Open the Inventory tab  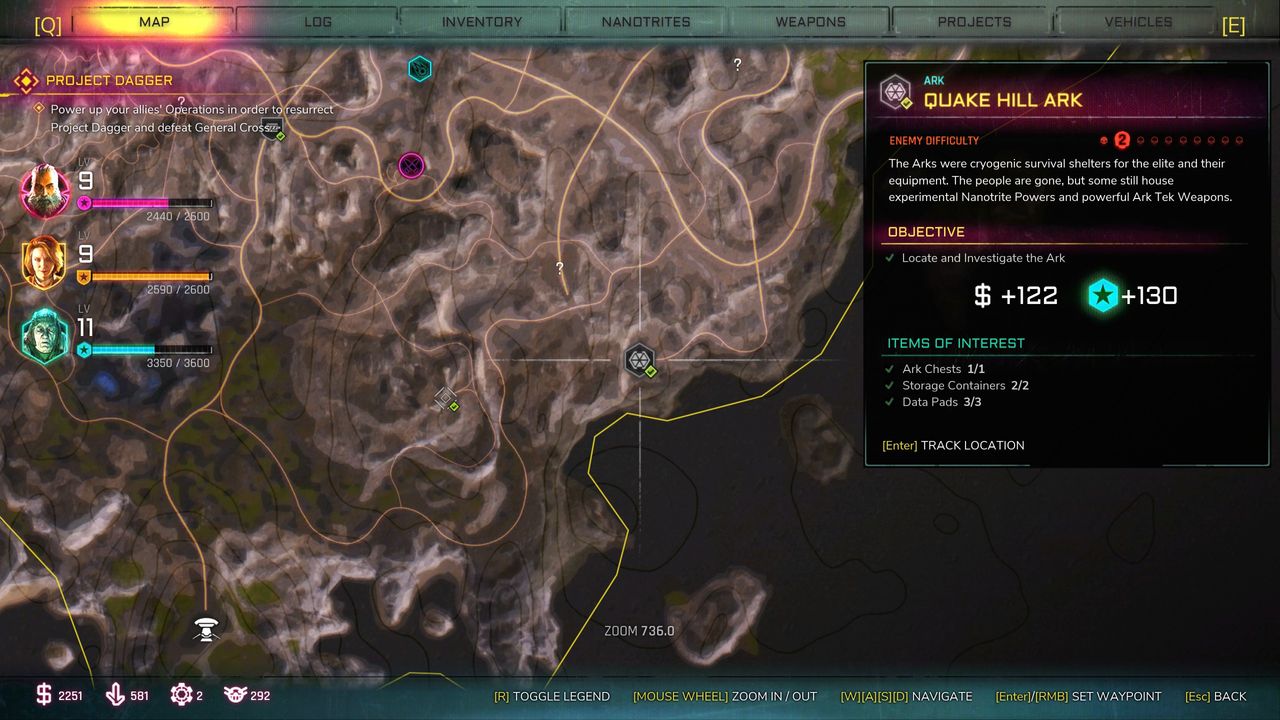coord(481,21)
